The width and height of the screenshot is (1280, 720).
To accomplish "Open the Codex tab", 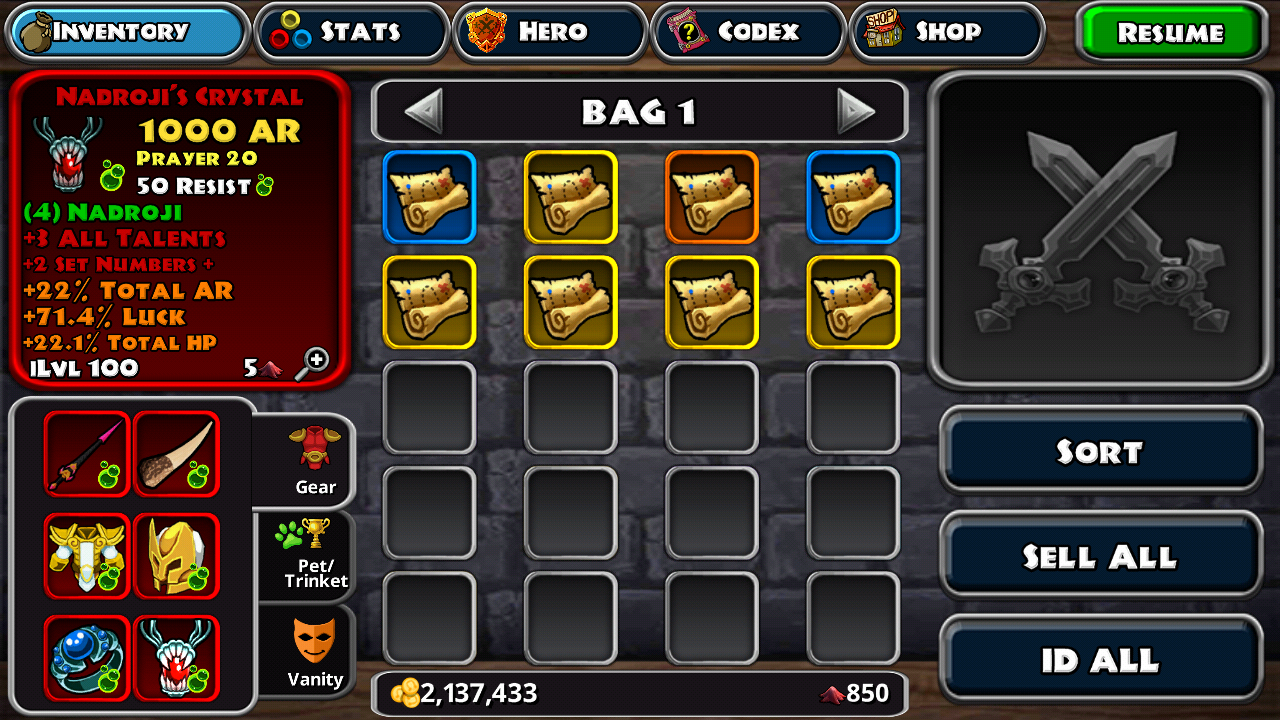I will [x=749, y=32].
